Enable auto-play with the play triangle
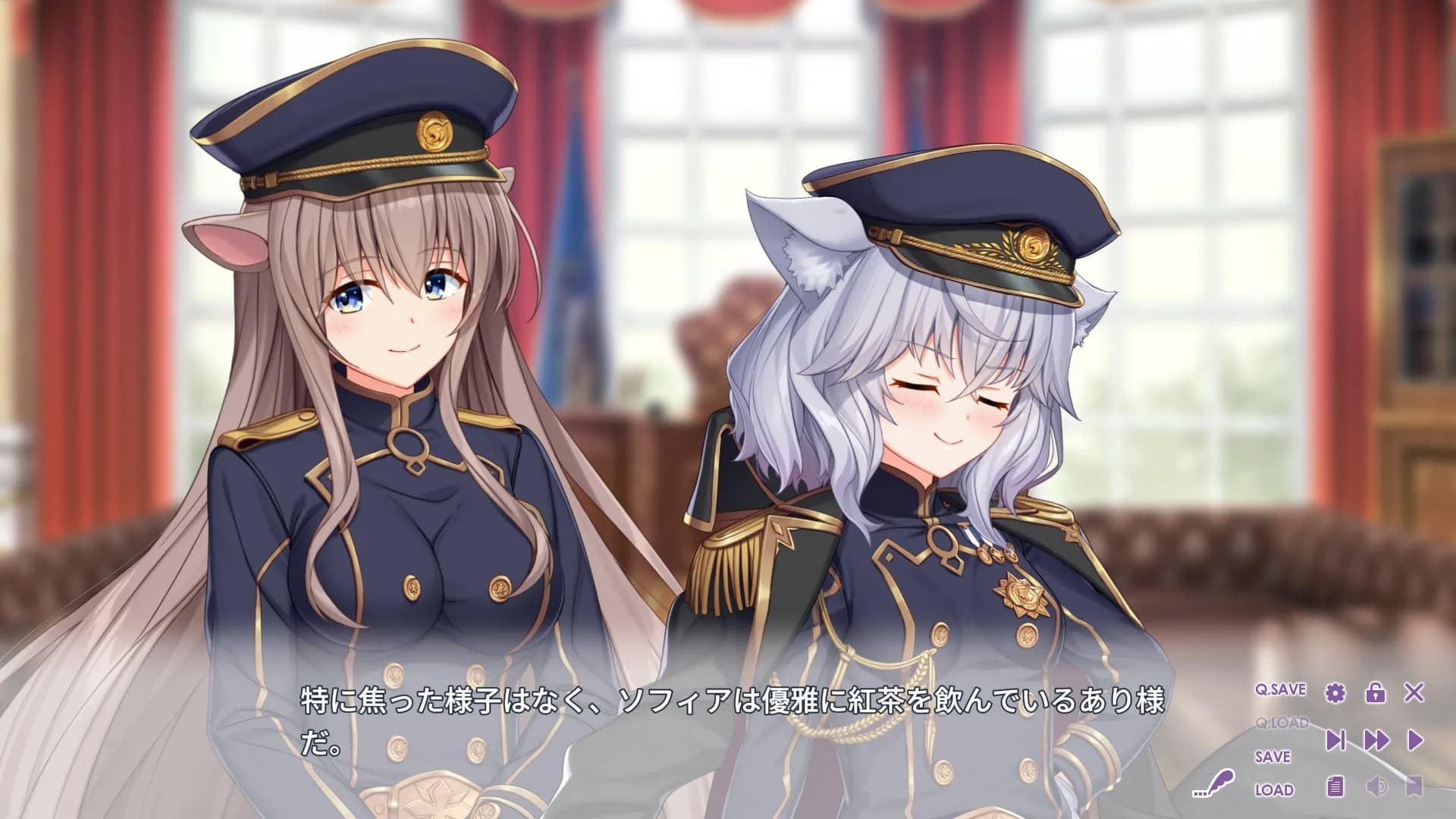1456x819 pixels. pyautogui.click(x=1416, y=740)
